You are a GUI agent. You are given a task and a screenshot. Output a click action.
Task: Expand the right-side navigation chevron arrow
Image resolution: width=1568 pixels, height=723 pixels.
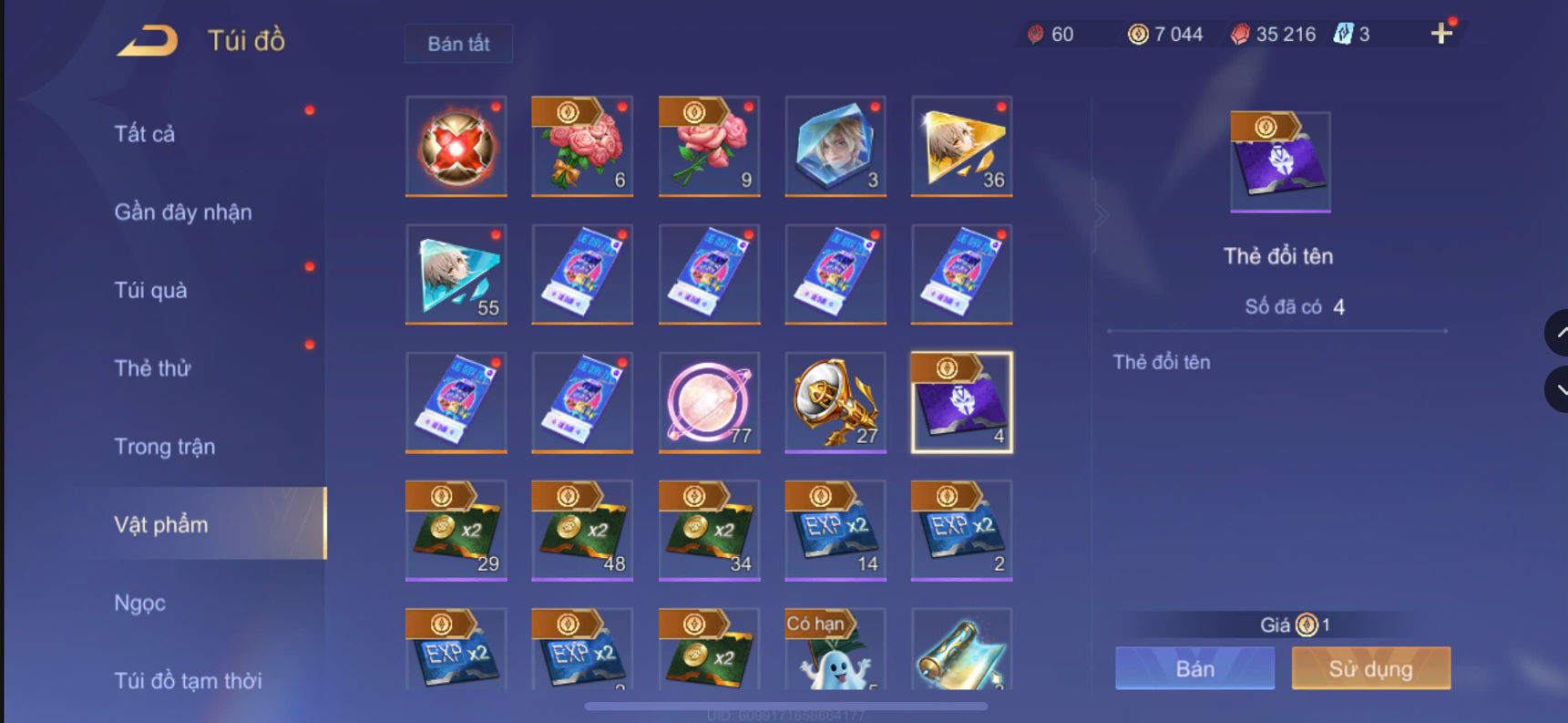(1101, 214)
